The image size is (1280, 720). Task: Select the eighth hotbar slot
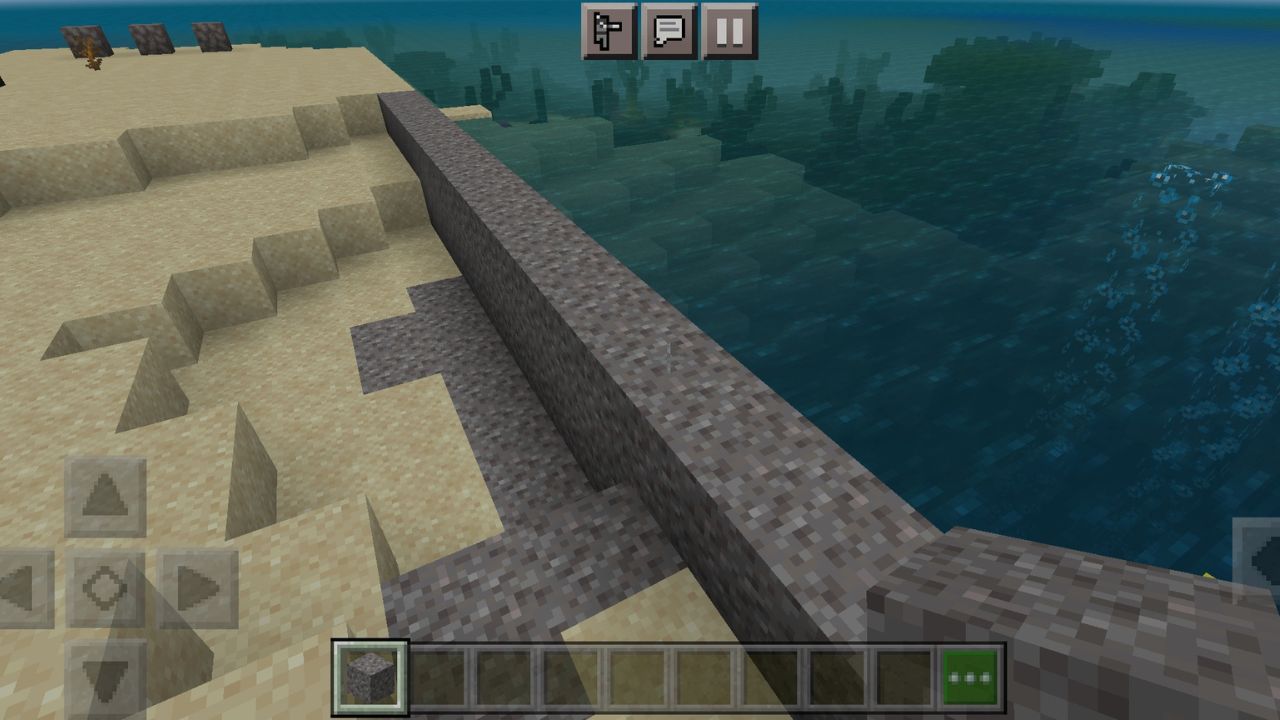[x=834, y=677]
